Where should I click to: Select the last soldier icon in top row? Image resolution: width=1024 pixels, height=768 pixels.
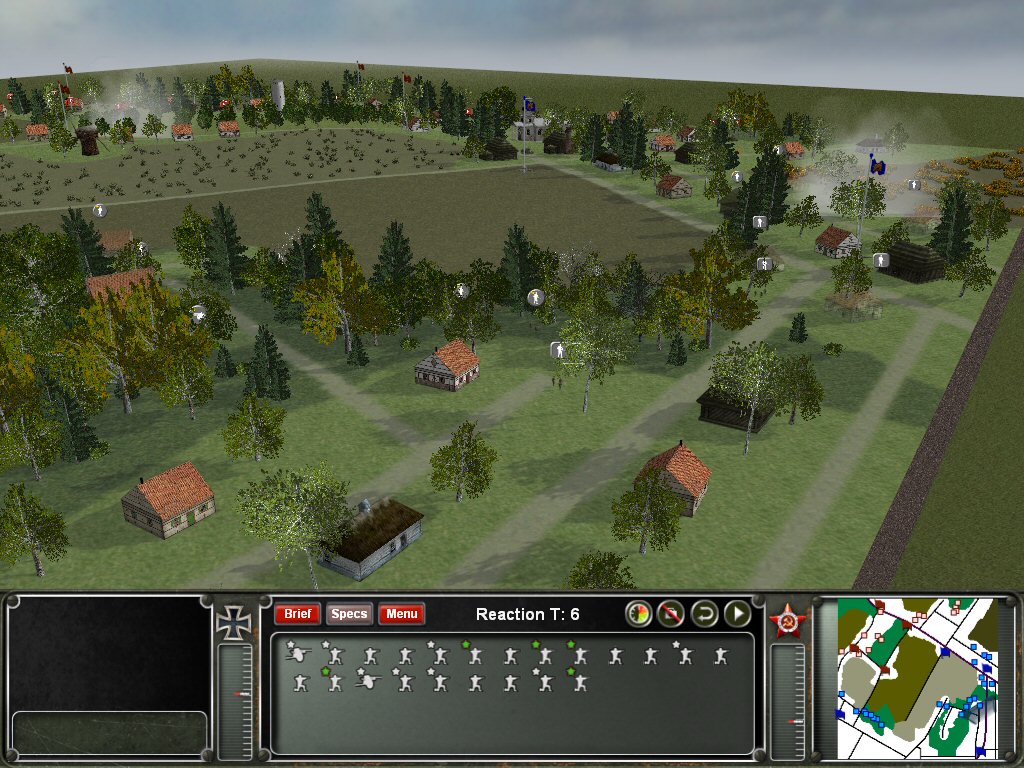720,656
